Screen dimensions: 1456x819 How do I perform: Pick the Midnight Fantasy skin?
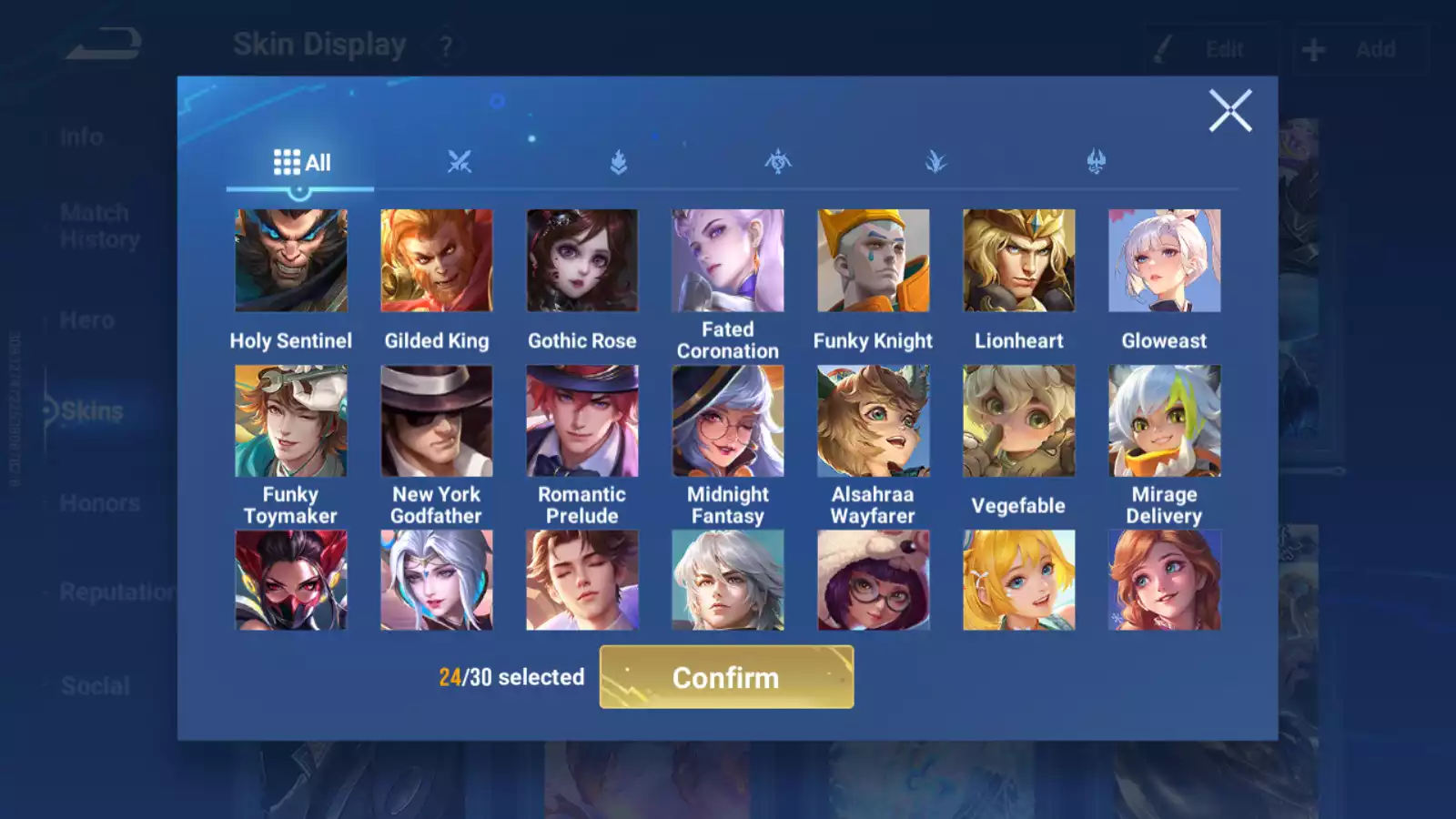coord(728,421)
